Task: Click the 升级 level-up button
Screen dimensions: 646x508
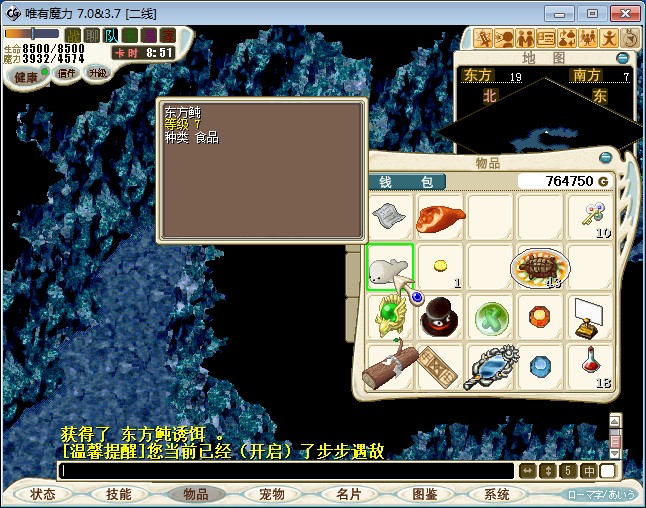Action: click(97, 73)
